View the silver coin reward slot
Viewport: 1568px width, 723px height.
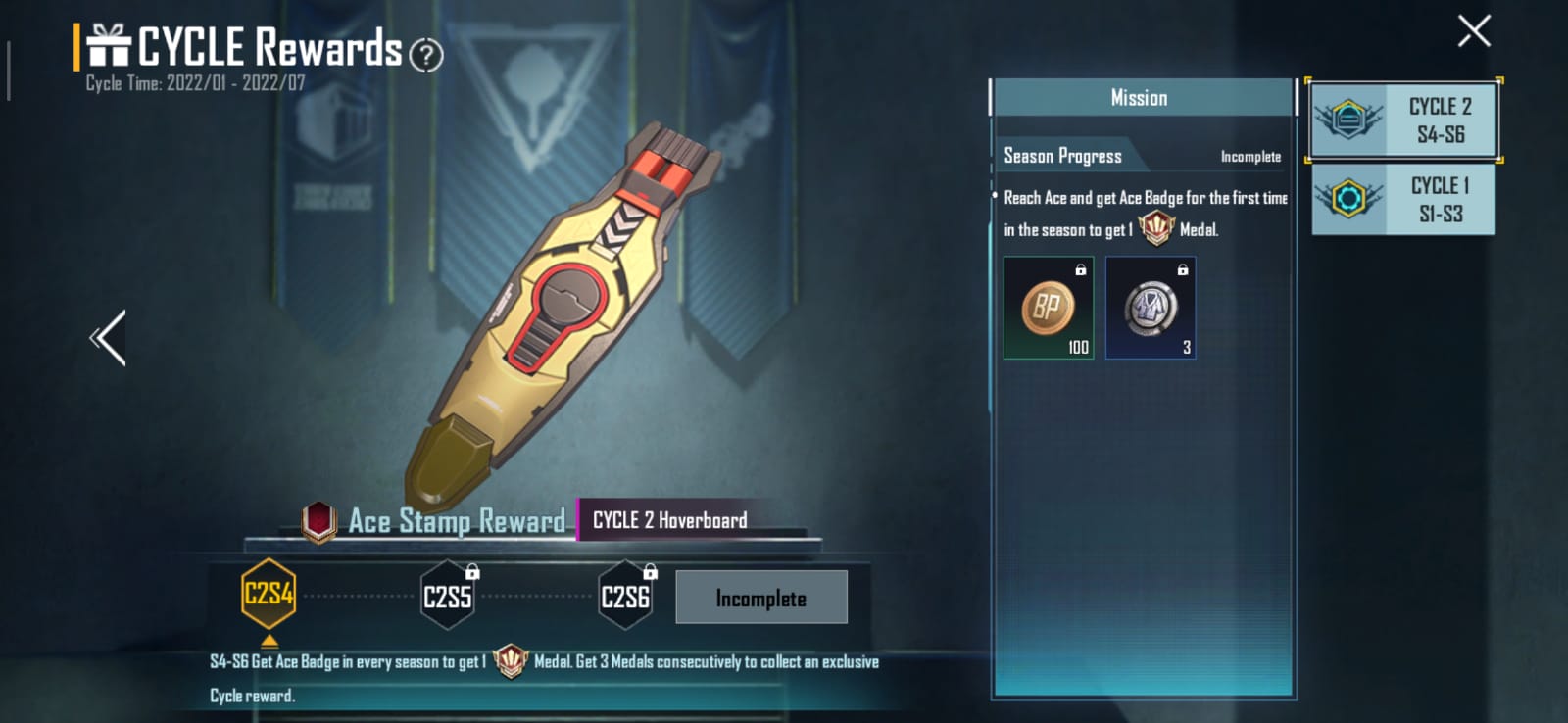pyautogui.click(x=1150, y=309)
